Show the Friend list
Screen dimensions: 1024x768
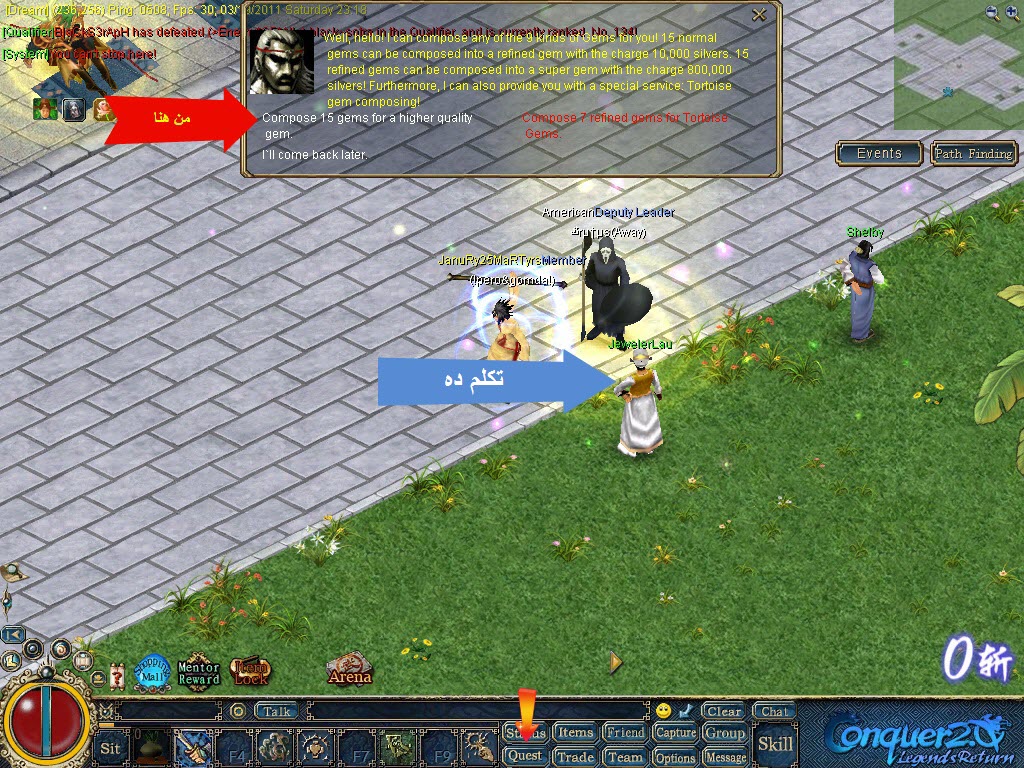[626, 733]
